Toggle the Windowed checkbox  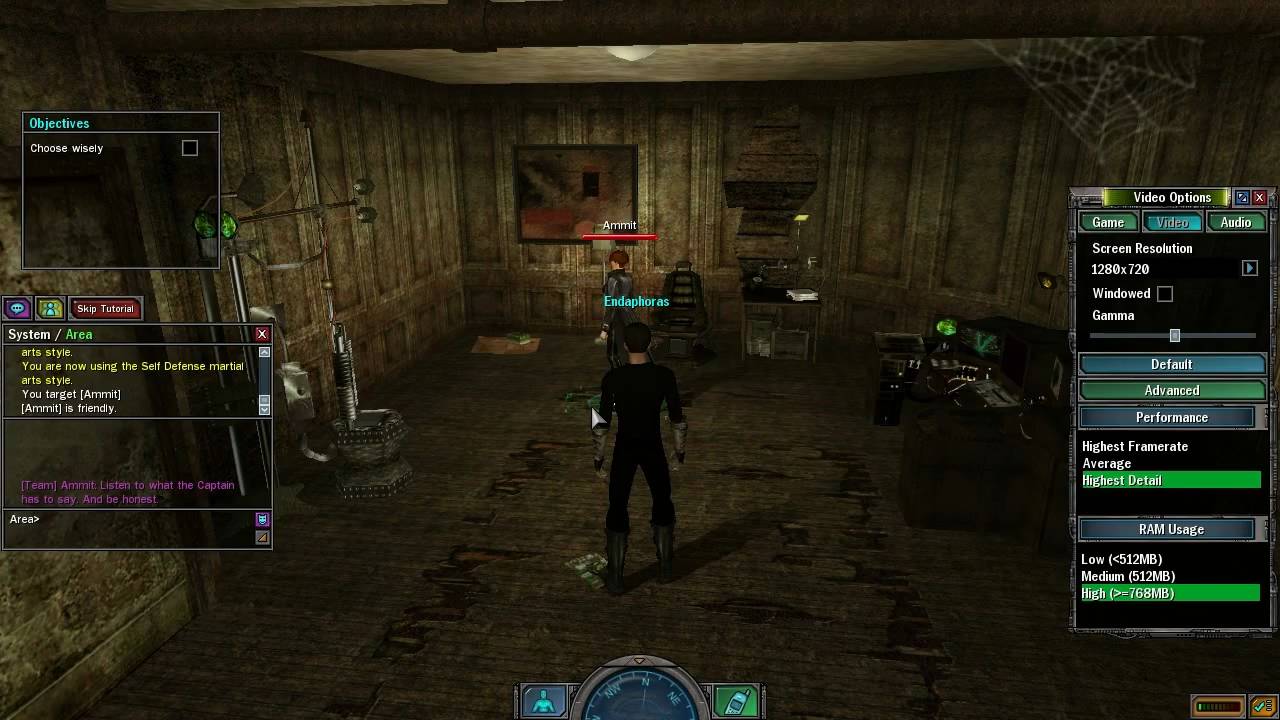1165,294
